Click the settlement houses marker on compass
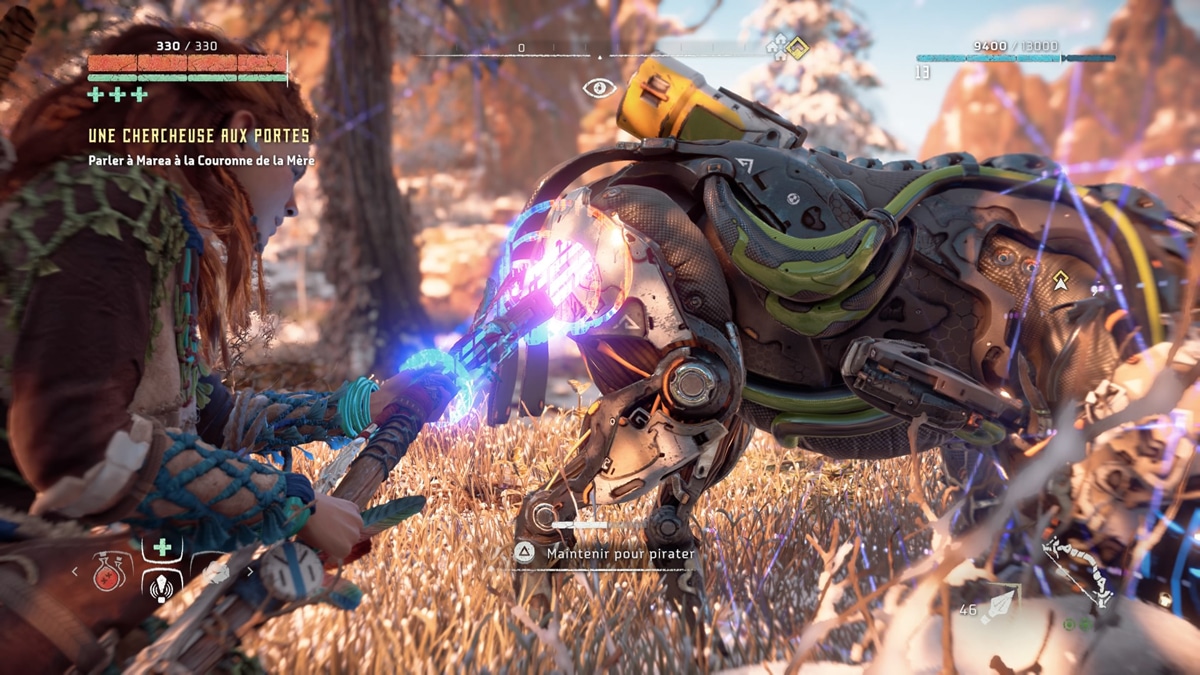This screenshot has height=675, width=1200. (777, 46)
